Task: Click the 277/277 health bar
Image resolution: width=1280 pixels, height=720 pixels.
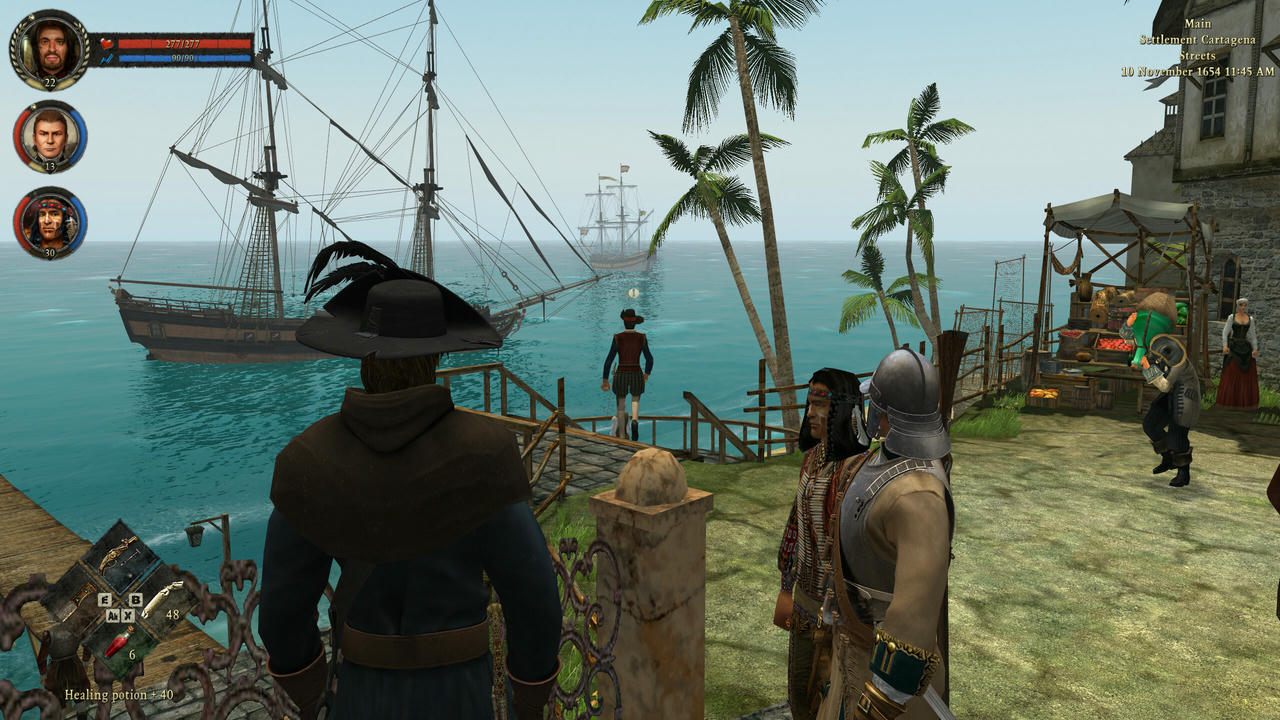Action: click(x=183, y=44)
